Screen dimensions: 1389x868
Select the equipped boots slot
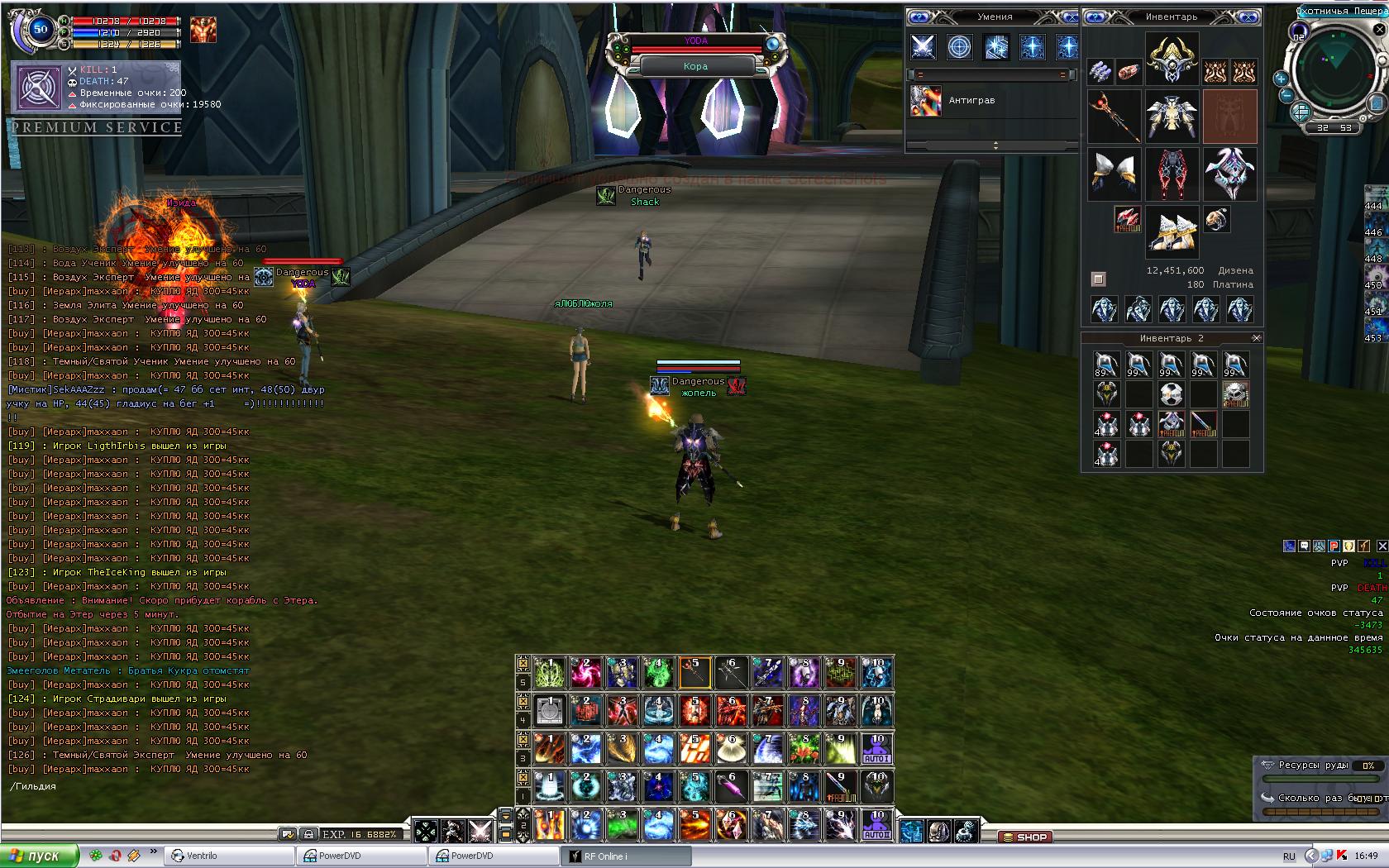tap(1172, 233)
